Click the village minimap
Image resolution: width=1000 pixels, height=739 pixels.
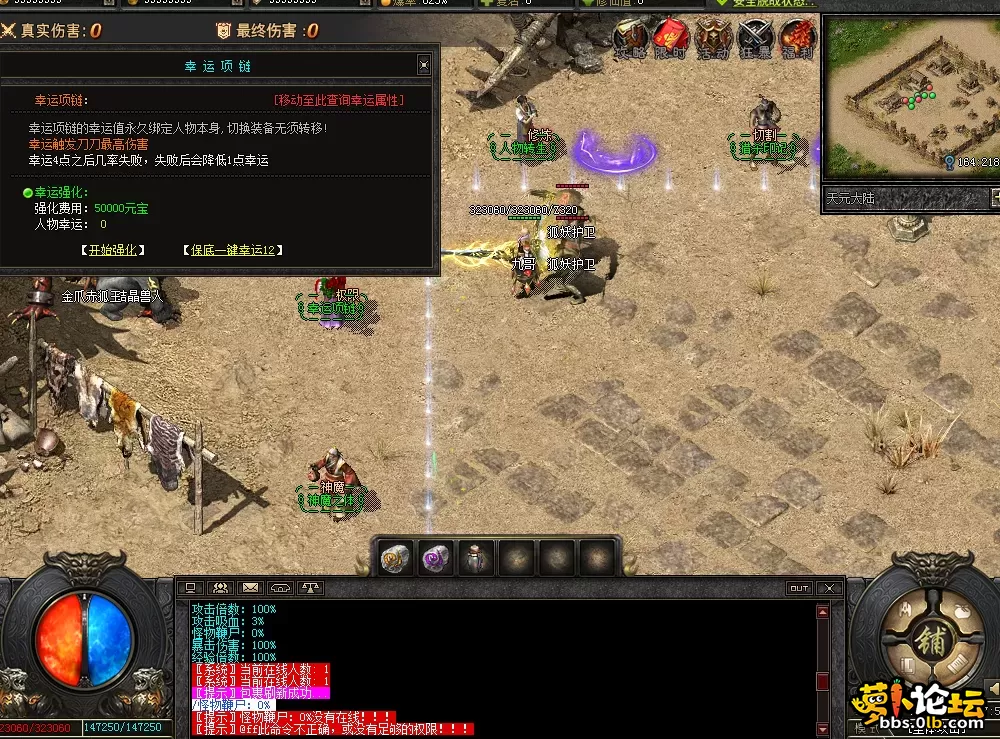point(910,95)
